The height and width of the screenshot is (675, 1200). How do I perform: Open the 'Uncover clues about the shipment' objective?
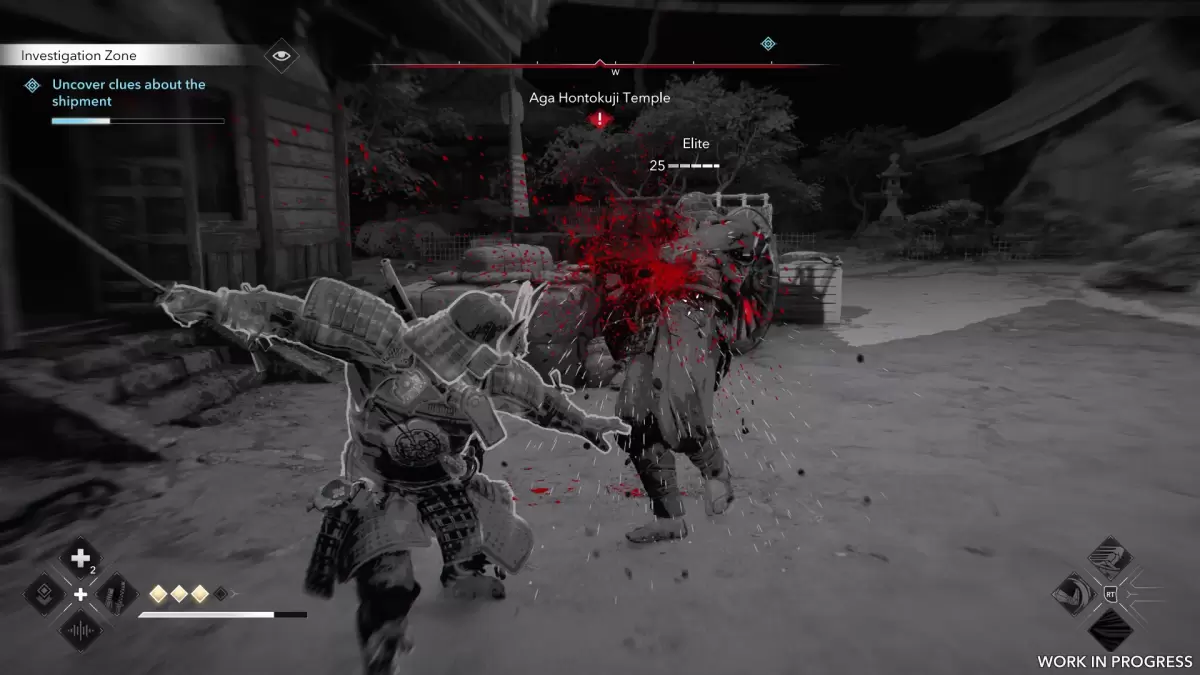(128, 93)
